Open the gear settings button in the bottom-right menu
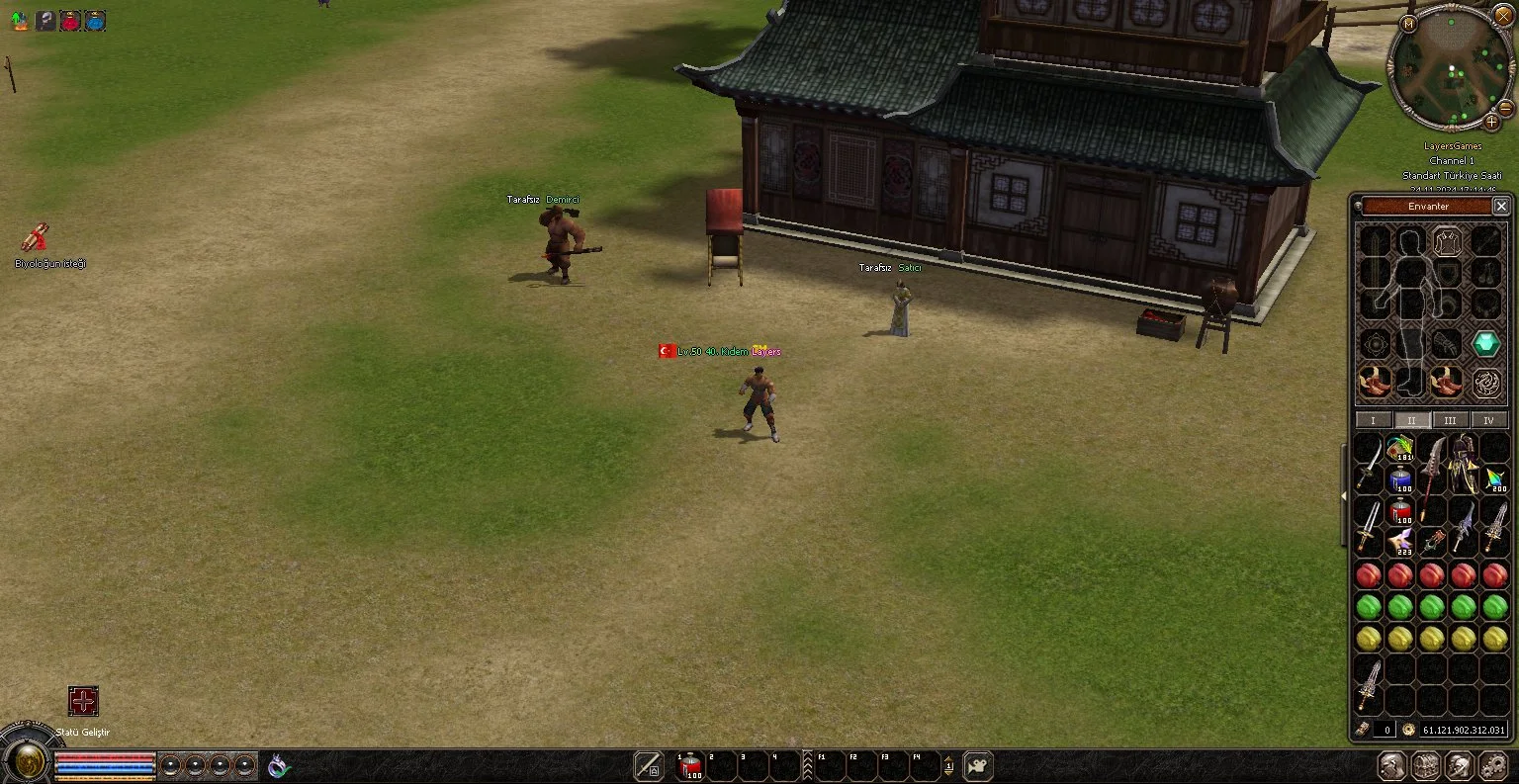This screenshot has width=1519, height=784. 1493,765
